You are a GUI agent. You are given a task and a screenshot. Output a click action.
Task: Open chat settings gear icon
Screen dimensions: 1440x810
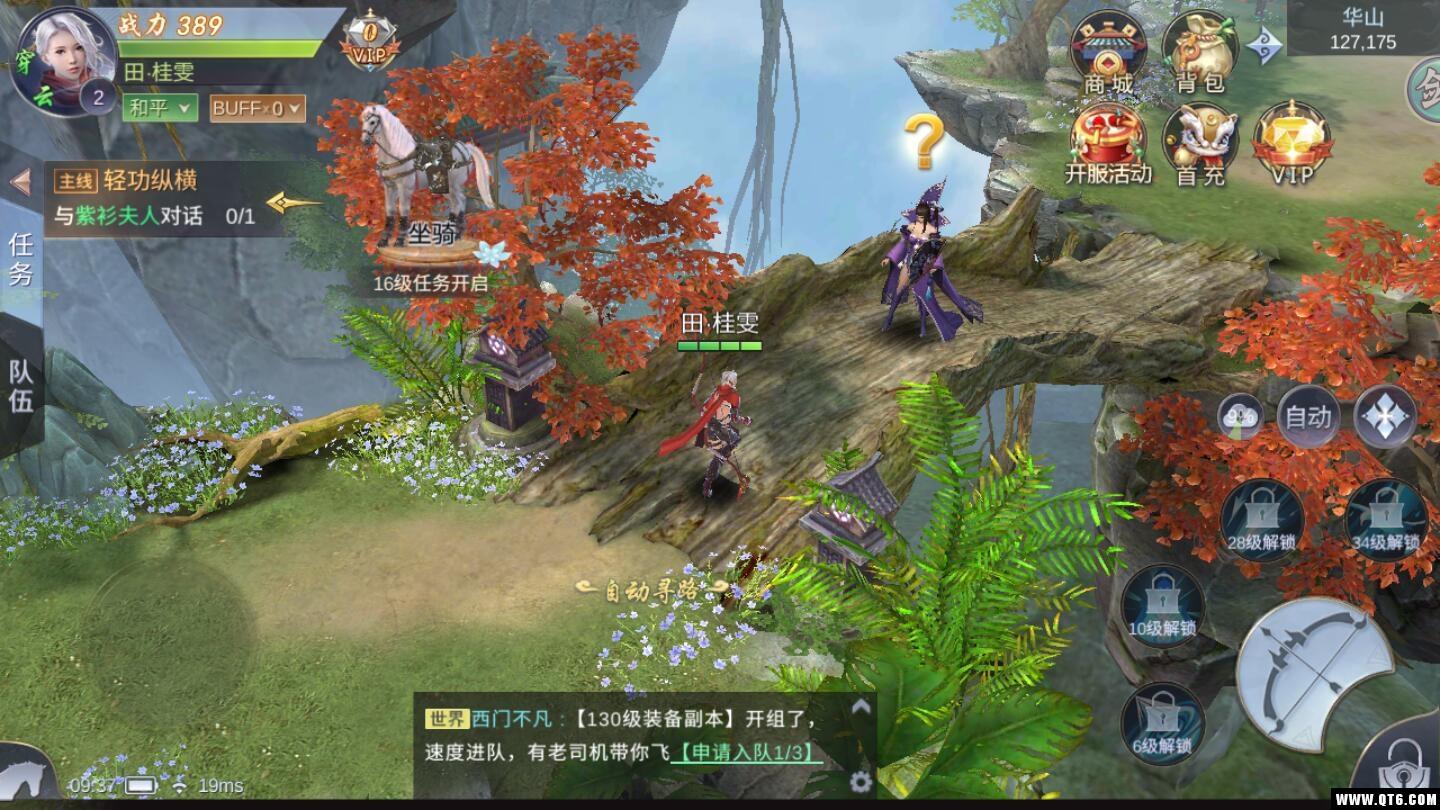(860, 781)
